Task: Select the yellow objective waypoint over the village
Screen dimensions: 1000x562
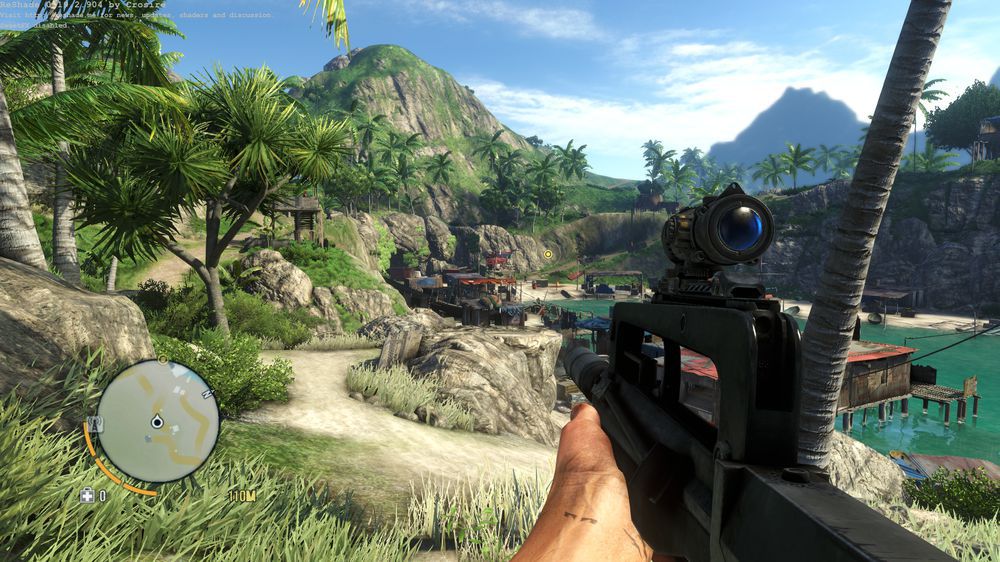Action: pos(548,254)
